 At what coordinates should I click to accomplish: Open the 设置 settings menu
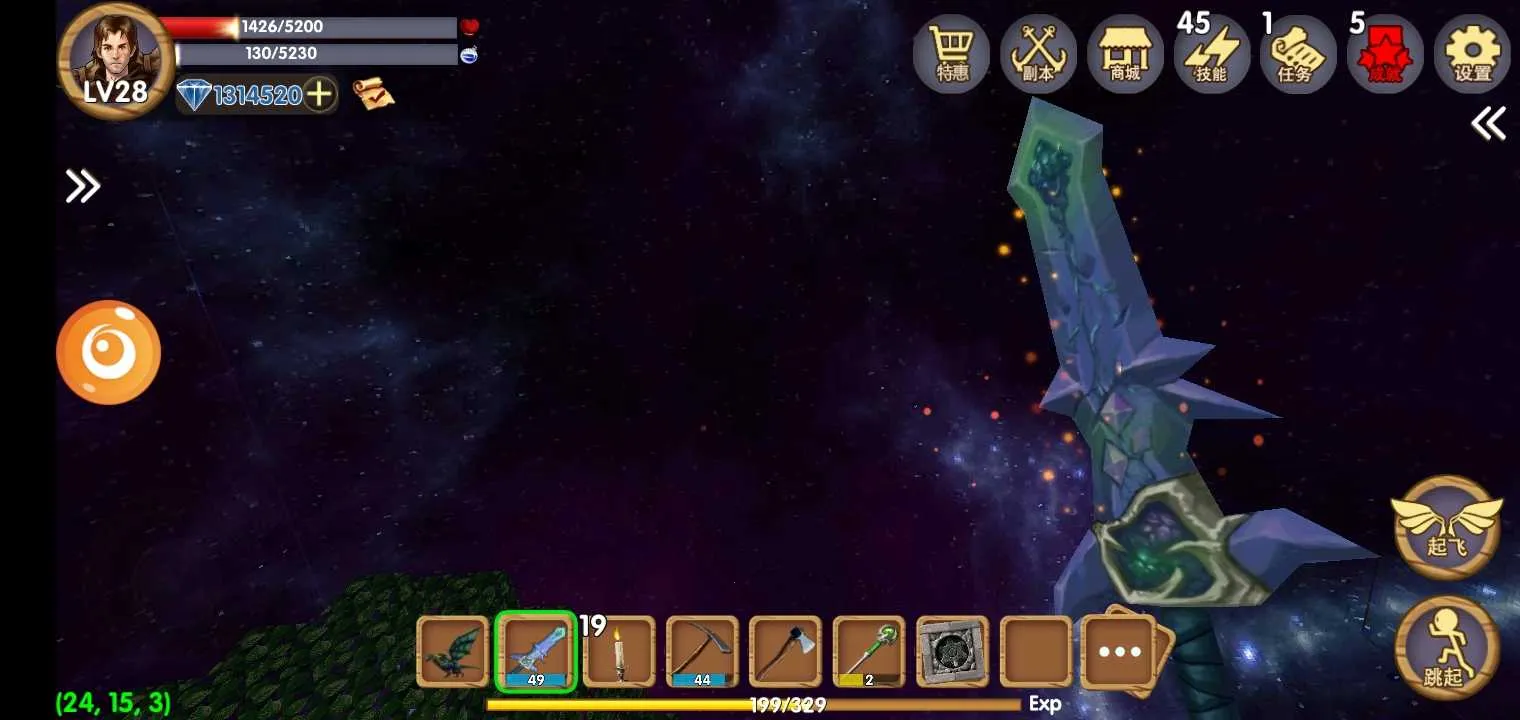1472,55
